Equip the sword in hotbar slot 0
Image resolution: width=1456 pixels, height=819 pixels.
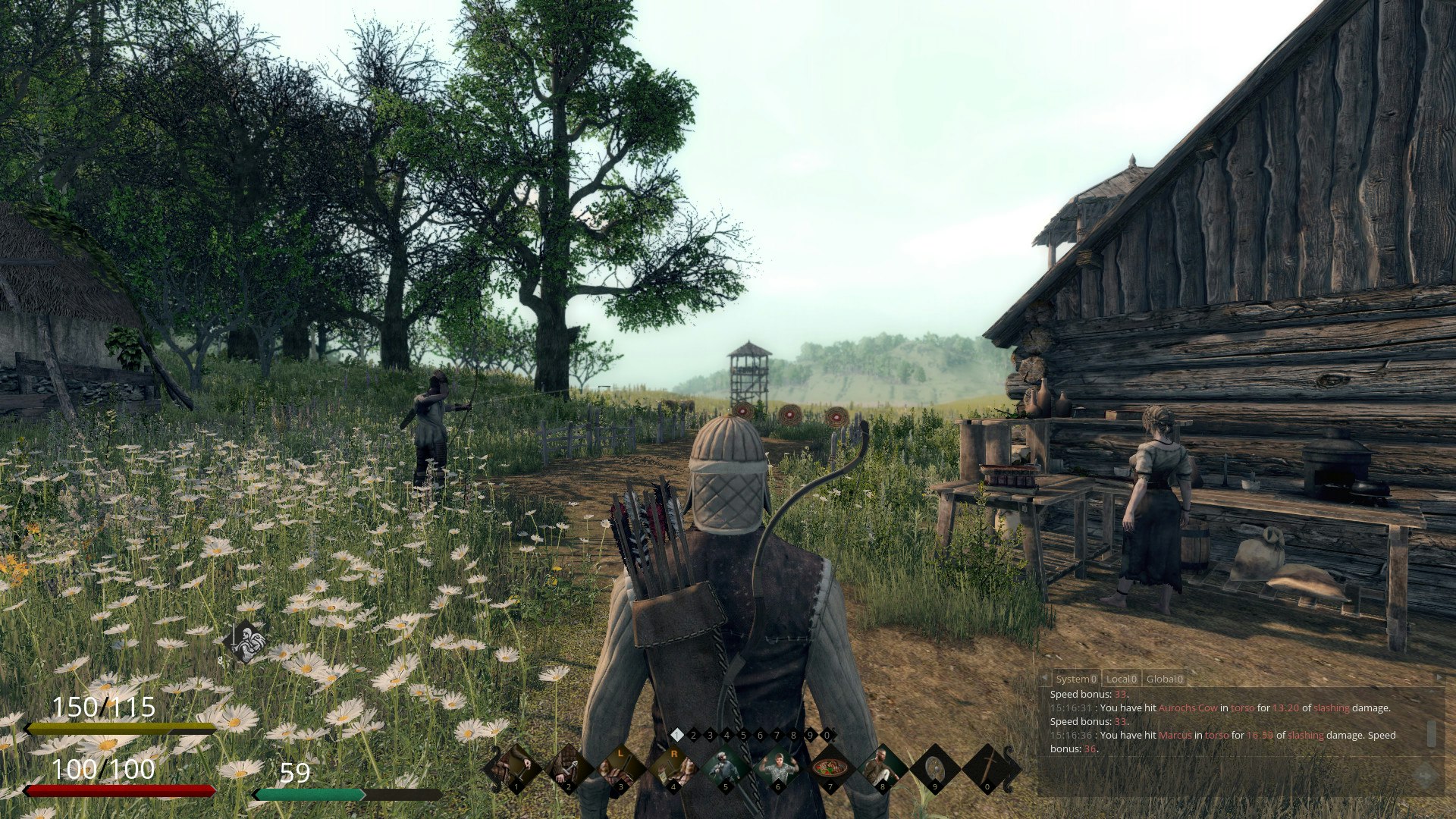click(987, 767)
